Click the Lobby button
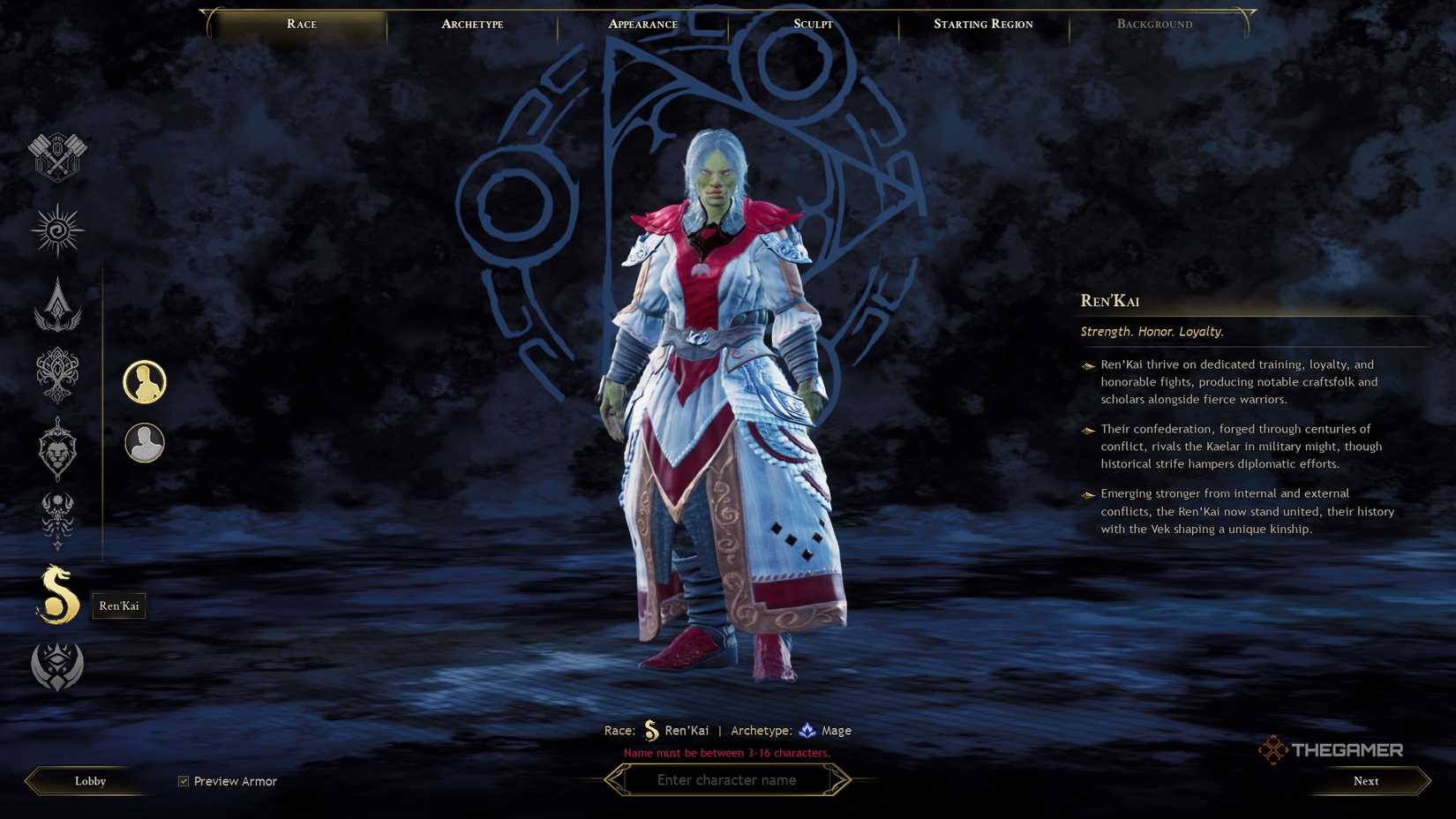The image size is (1456, 819). tap(88, 780)
